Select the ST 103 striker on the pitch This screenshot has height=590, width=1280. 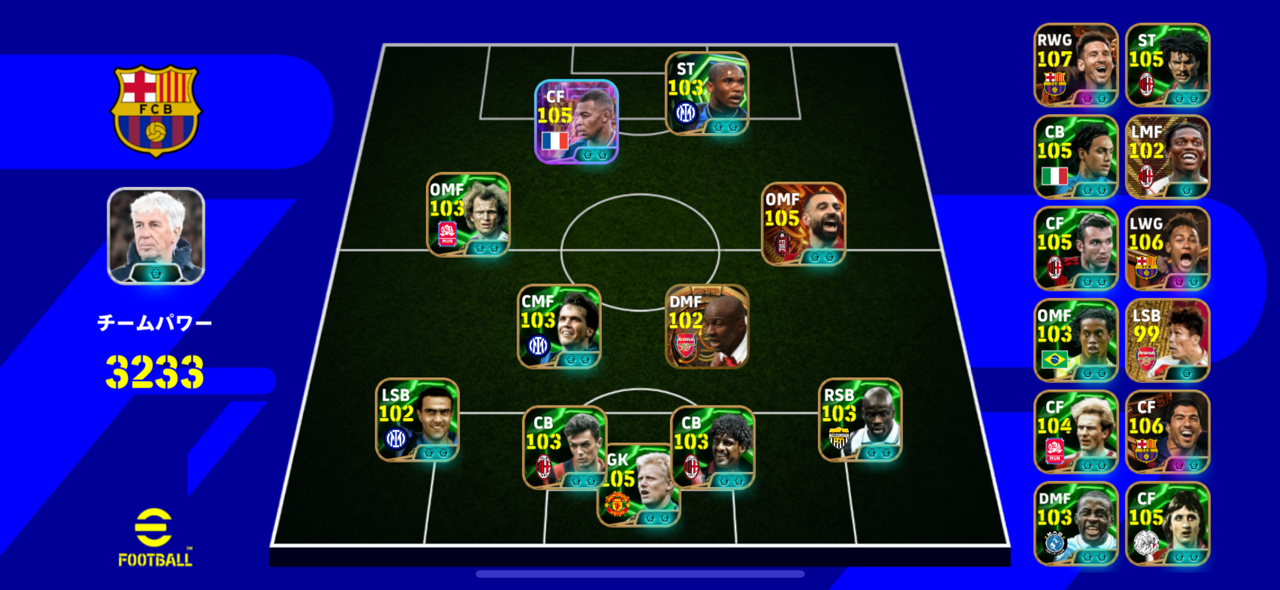point(707,93)
